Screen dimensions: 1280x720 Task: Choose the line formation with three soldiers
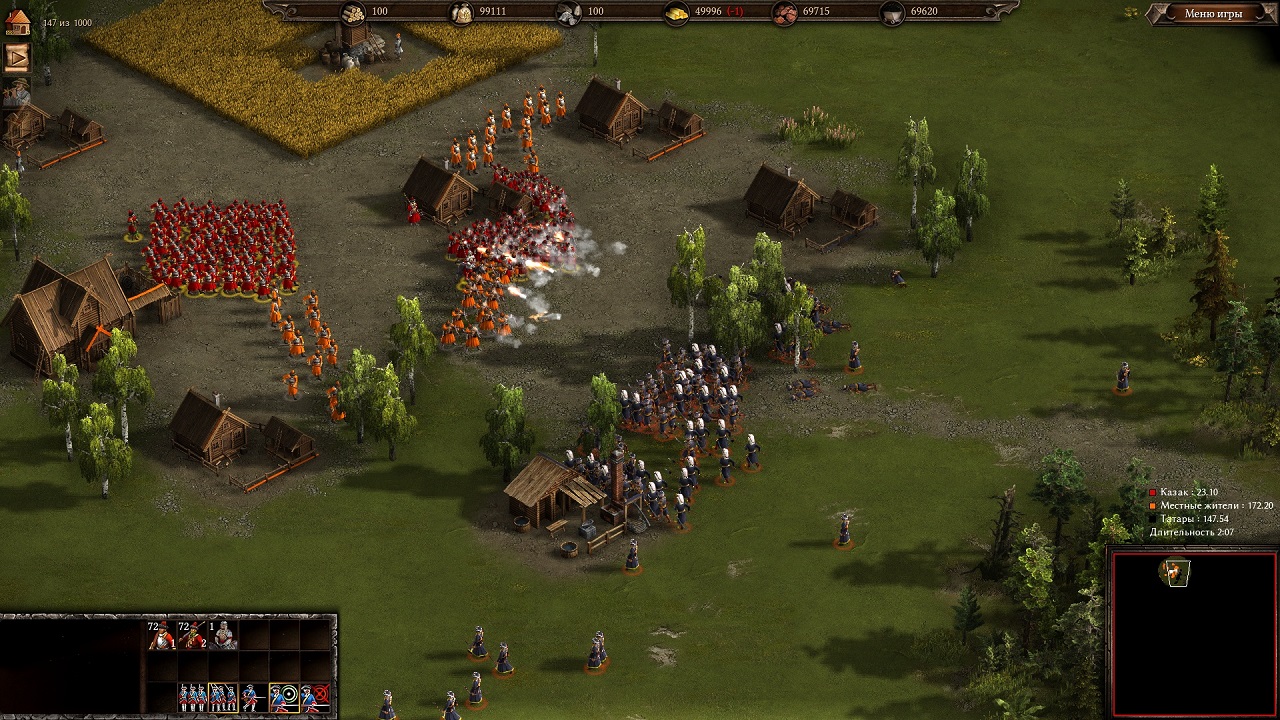(192, 697)
